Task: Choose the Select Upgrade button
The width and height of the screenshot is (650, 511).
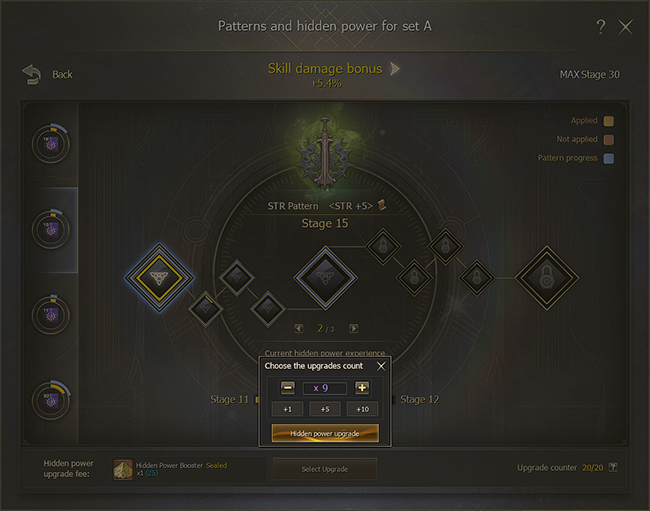Action: (x=325, y=469)
